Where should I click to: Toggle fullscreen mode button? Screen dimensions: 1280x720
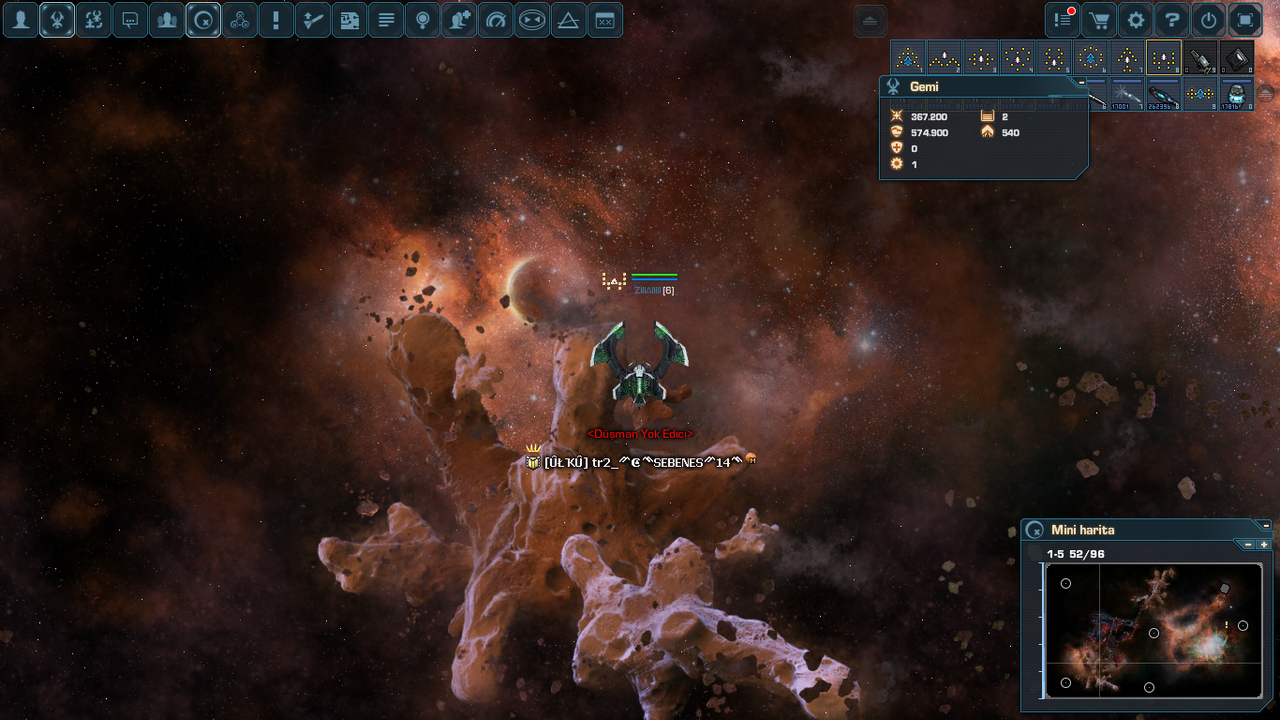click(x=1245, y=20)
